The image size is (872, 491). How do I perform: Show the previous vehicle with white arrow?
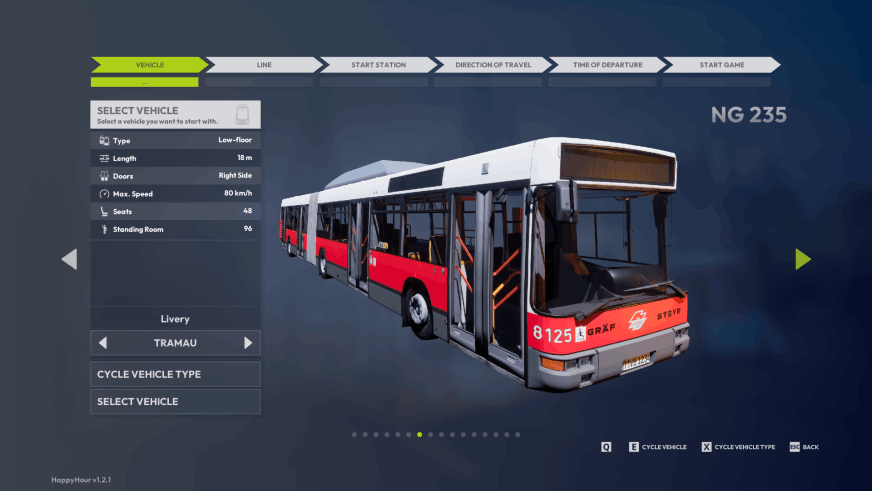point(69,259)
